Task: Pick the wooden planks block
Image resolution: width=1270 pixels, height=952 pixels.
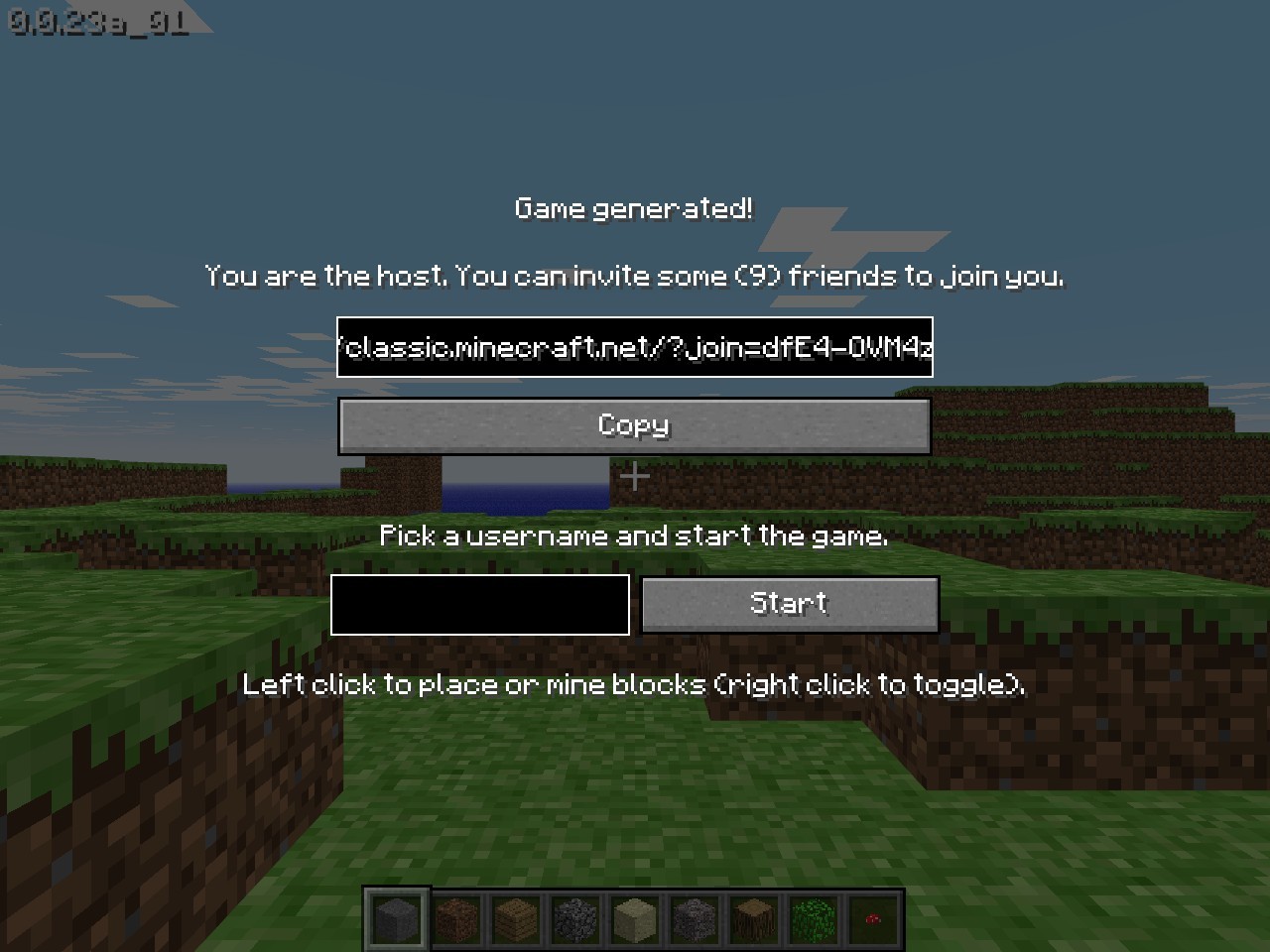Action: click(515, 917)
